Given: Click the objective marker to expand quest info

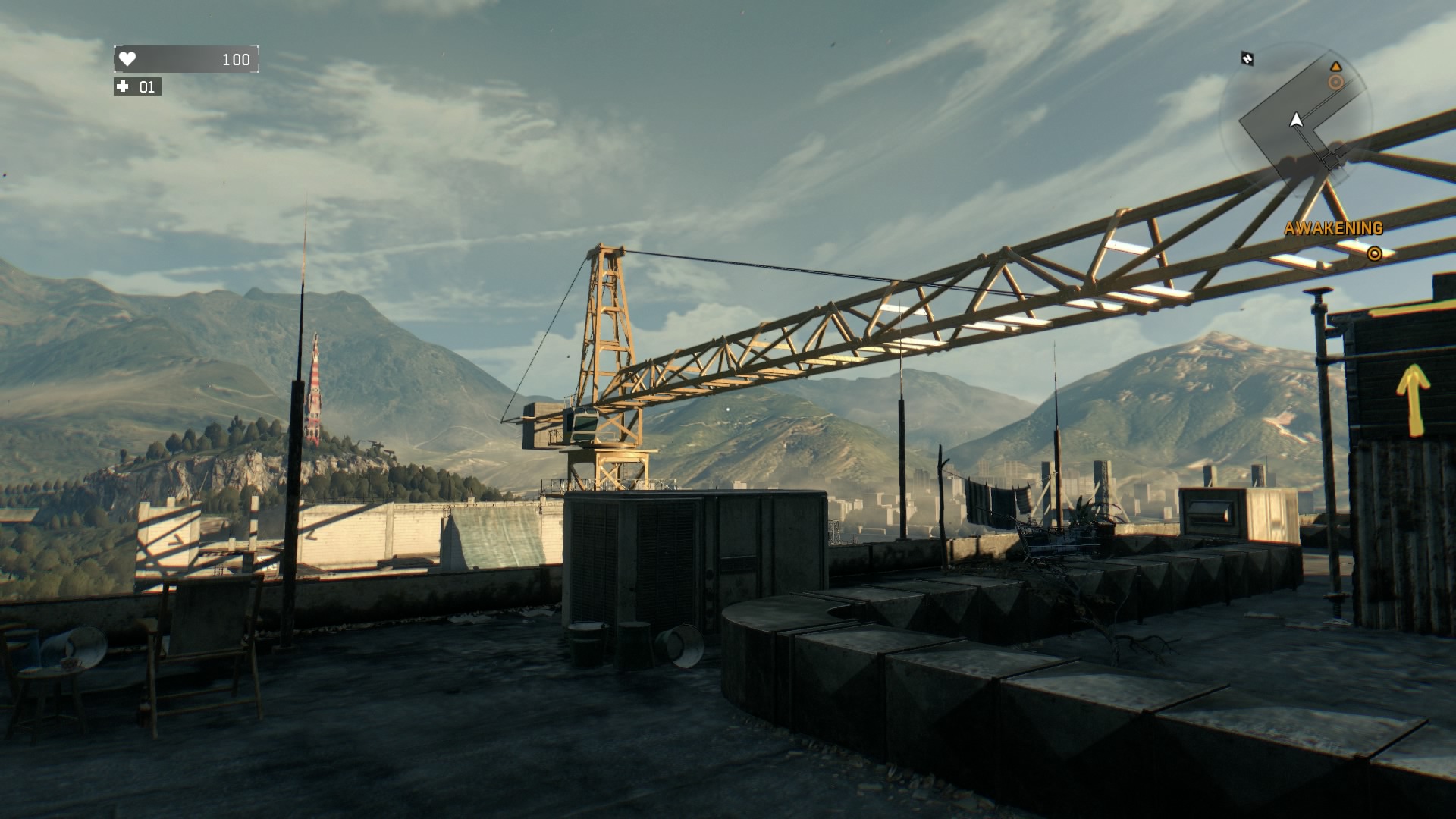Looking at the screenshot, I should tap(1375, 254).
